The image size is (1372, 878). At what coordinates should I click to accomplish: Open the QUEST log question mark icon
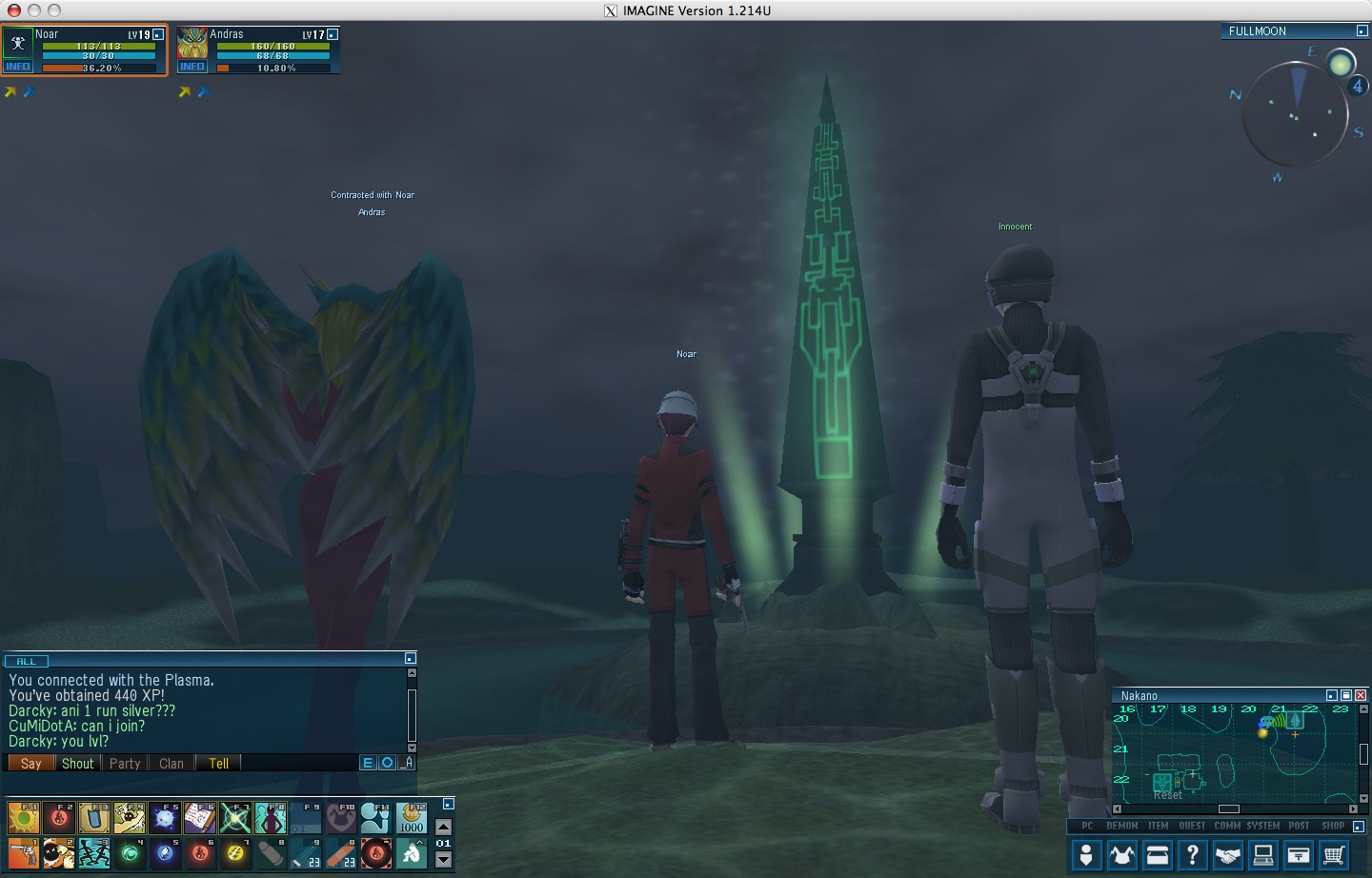[1193, 854]
